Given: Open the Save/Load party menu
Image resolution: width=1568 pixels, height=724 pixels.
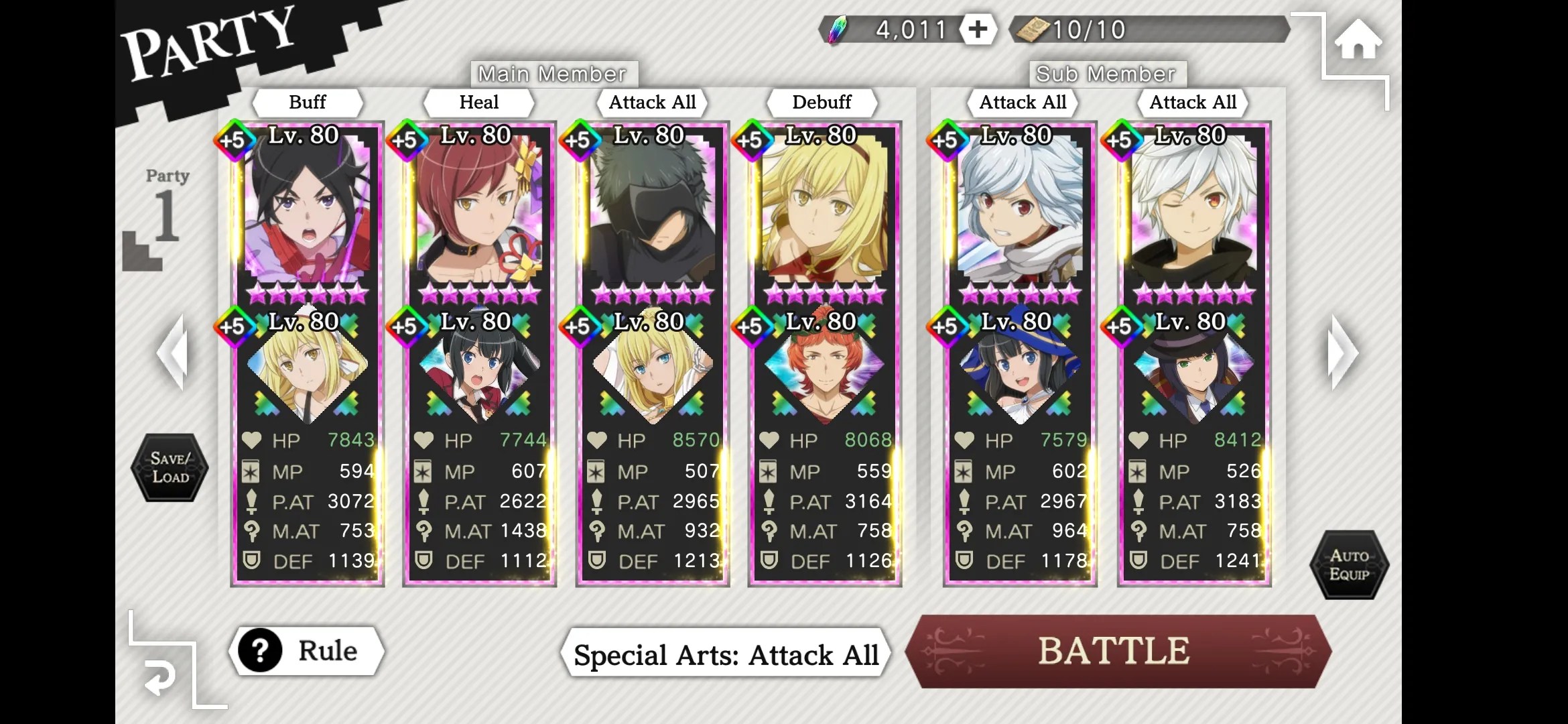Looking at the screenshot, I should pos(170,468).
